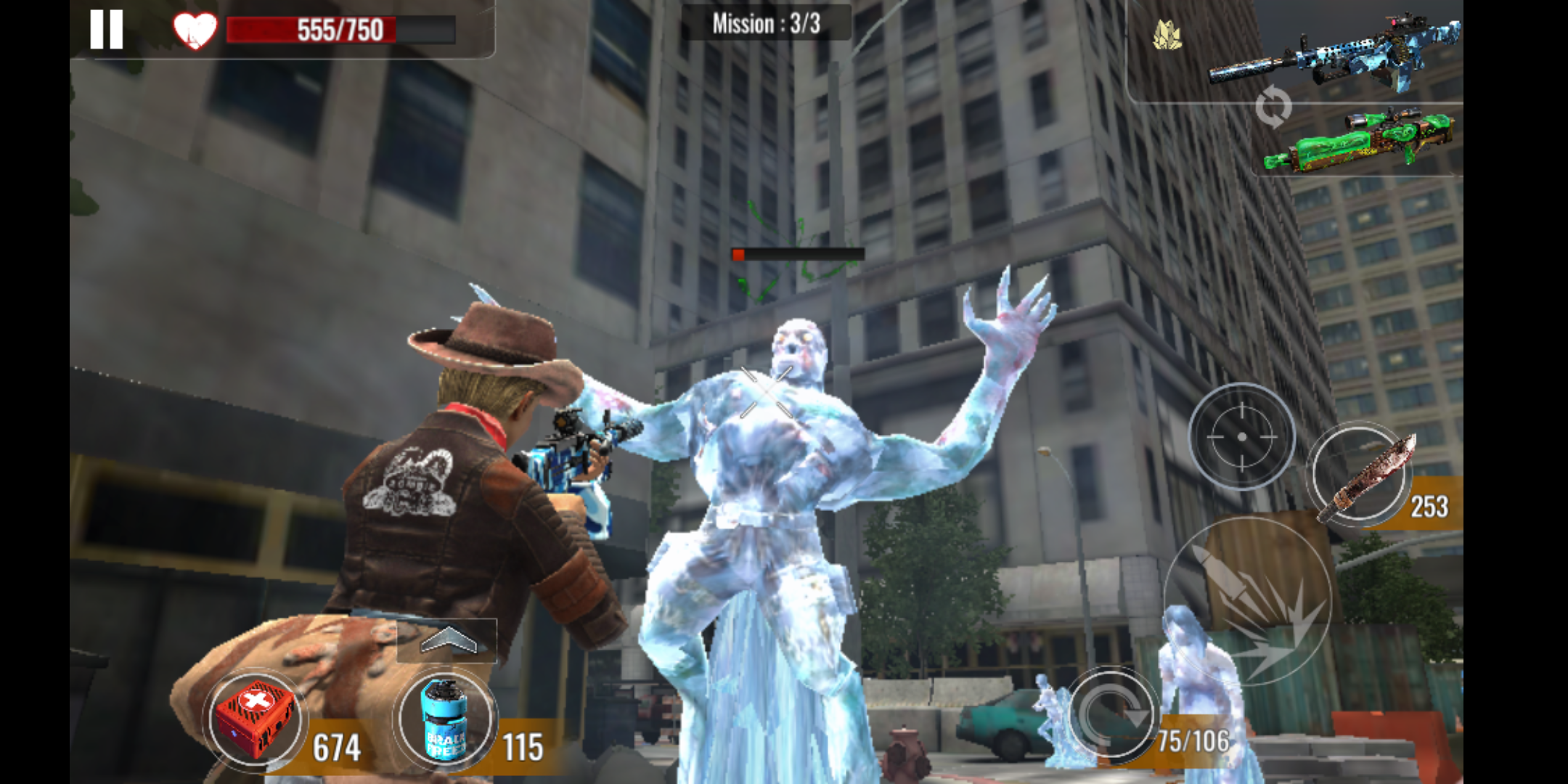Tap the fire bullets button
The height and width of the screenshot is (784, 1568).
point(1249,601)
